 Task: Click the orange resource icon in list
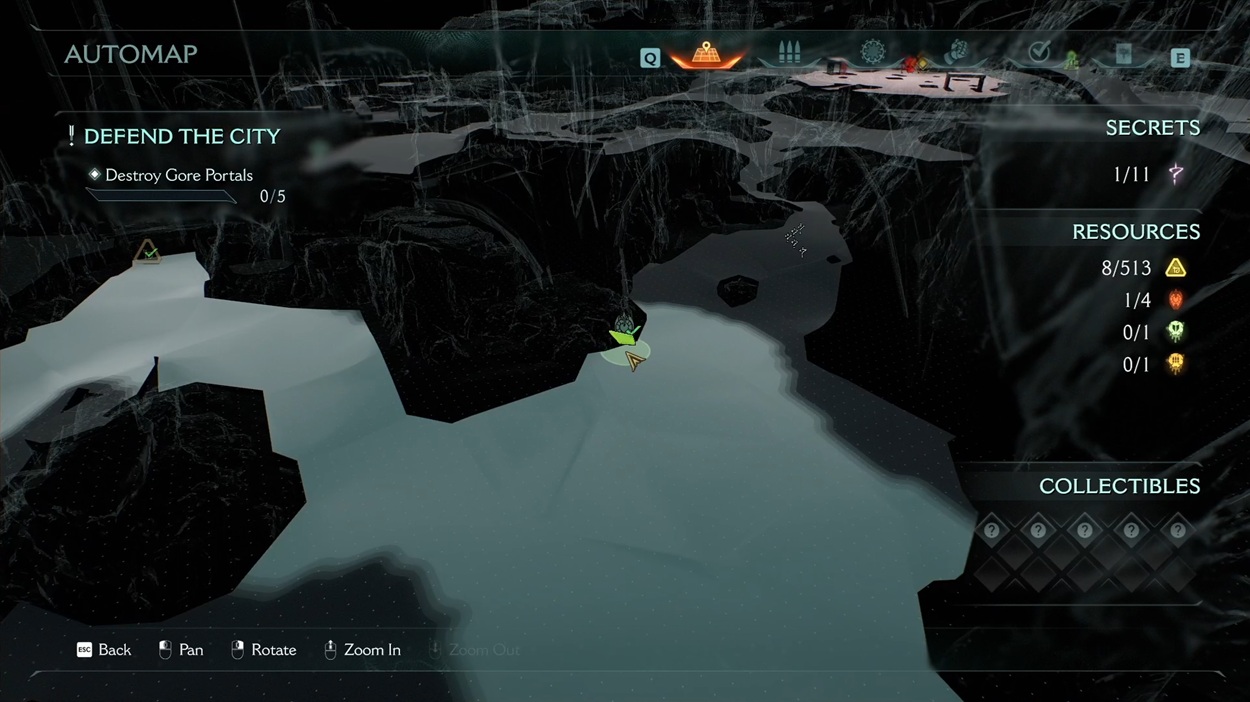(1176, 364)
